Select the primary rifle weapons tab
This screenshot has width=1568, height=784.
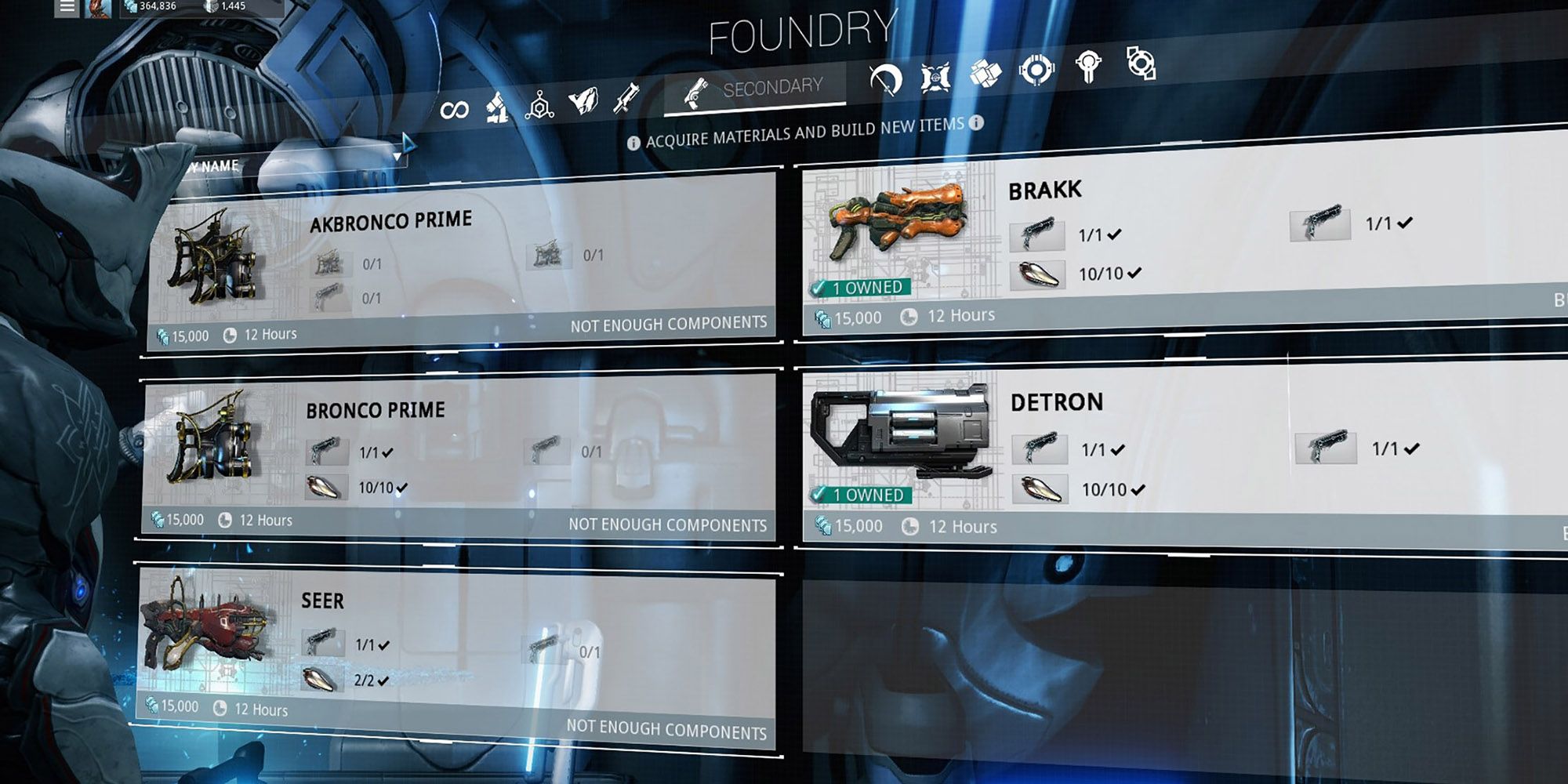point(626,98)
